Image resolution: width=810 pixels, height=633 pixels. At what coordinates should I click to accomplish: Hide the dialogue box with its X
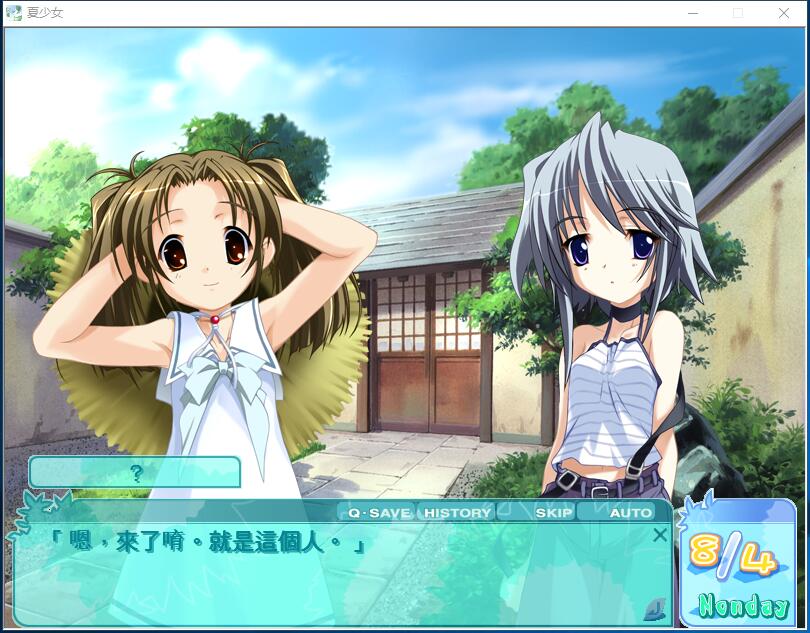(659, 535)
